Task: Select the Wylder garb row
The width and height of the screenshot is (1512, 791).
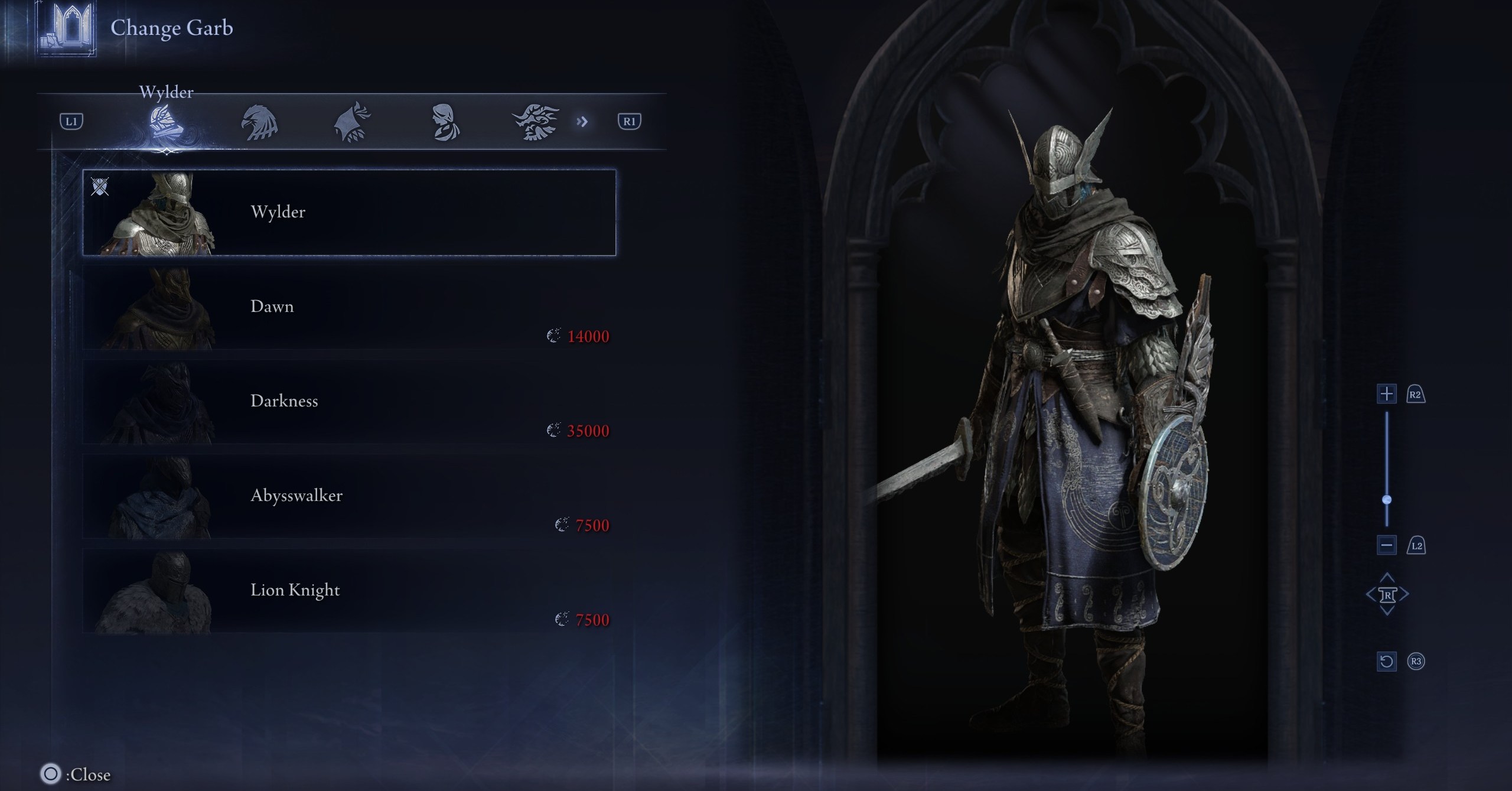Action: click(x=349, y=213)
